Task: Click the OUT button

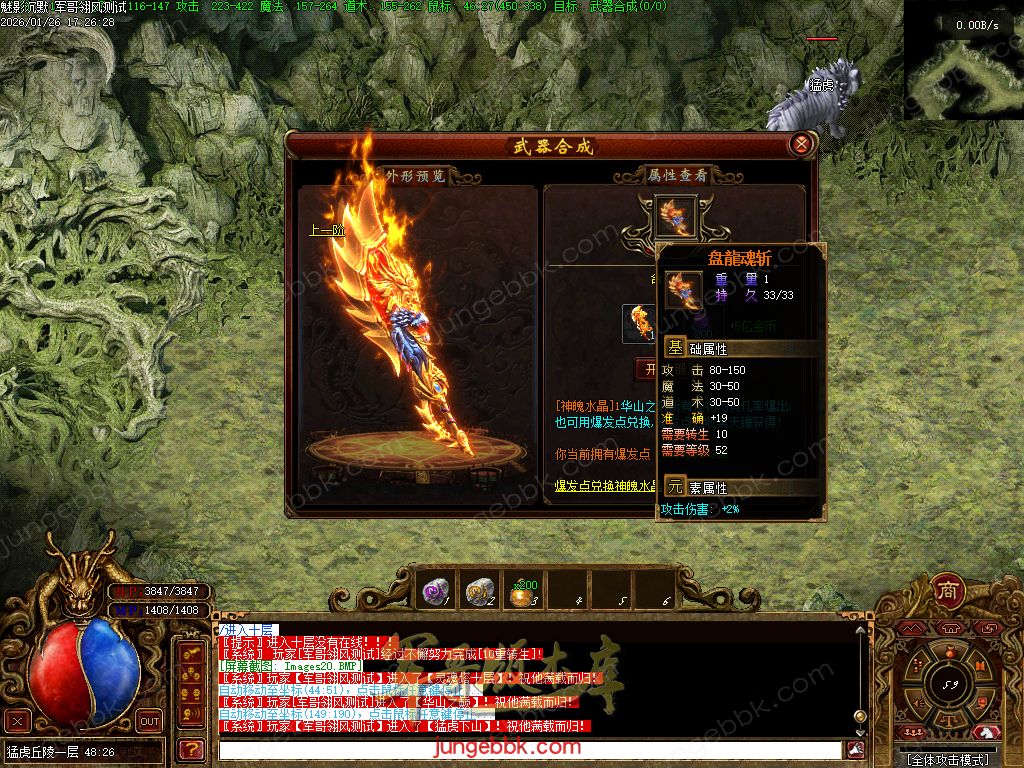Action: [x=149, y=720]
